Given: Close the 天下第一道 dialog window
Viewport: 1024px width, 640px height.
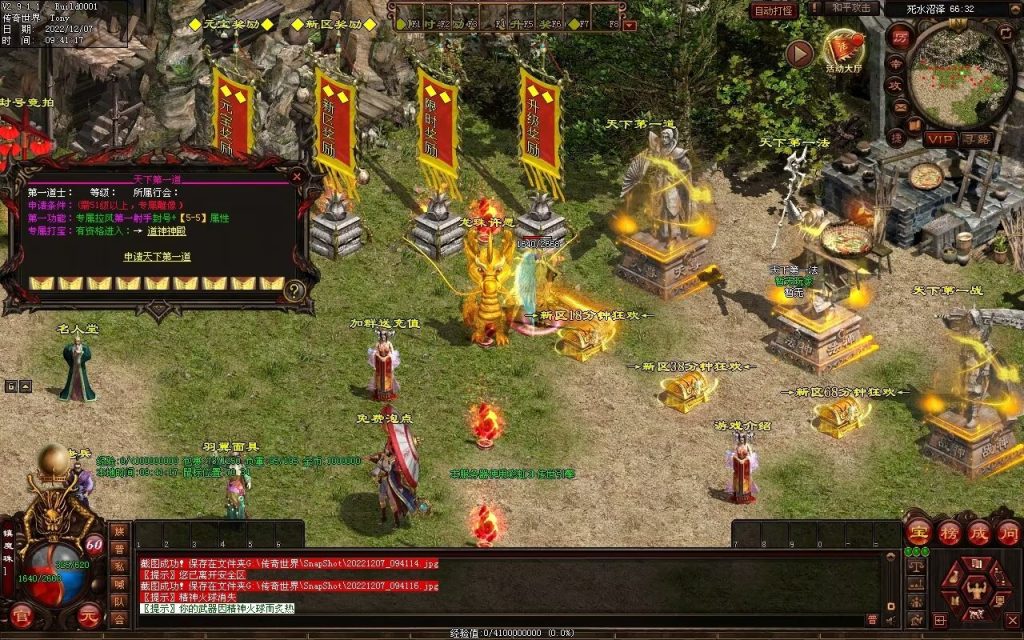Looking at the screenshot, I should [296, 176].
